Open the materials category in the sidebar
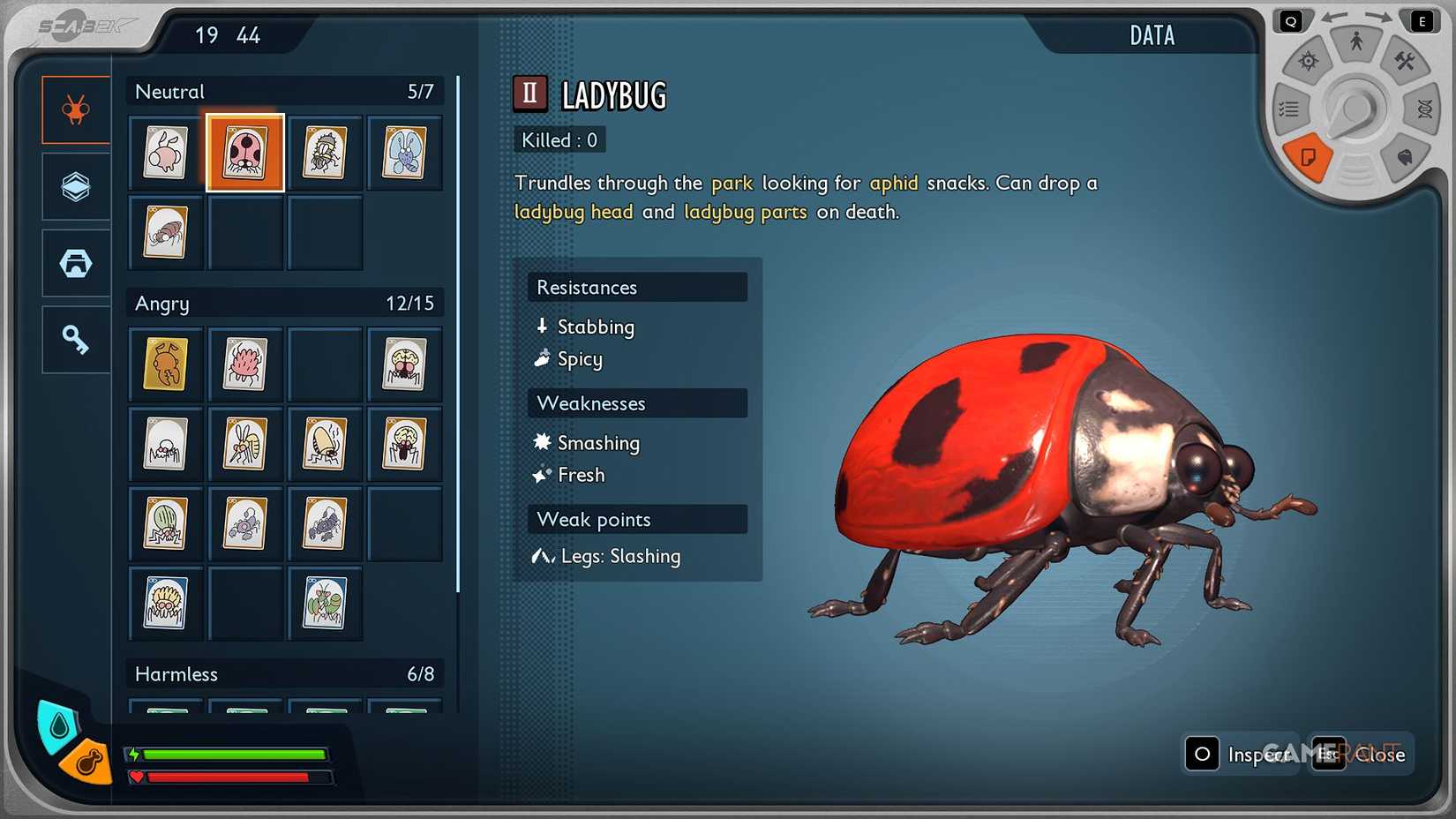The width and height of the screenshot is (1456, 819). 75,186
